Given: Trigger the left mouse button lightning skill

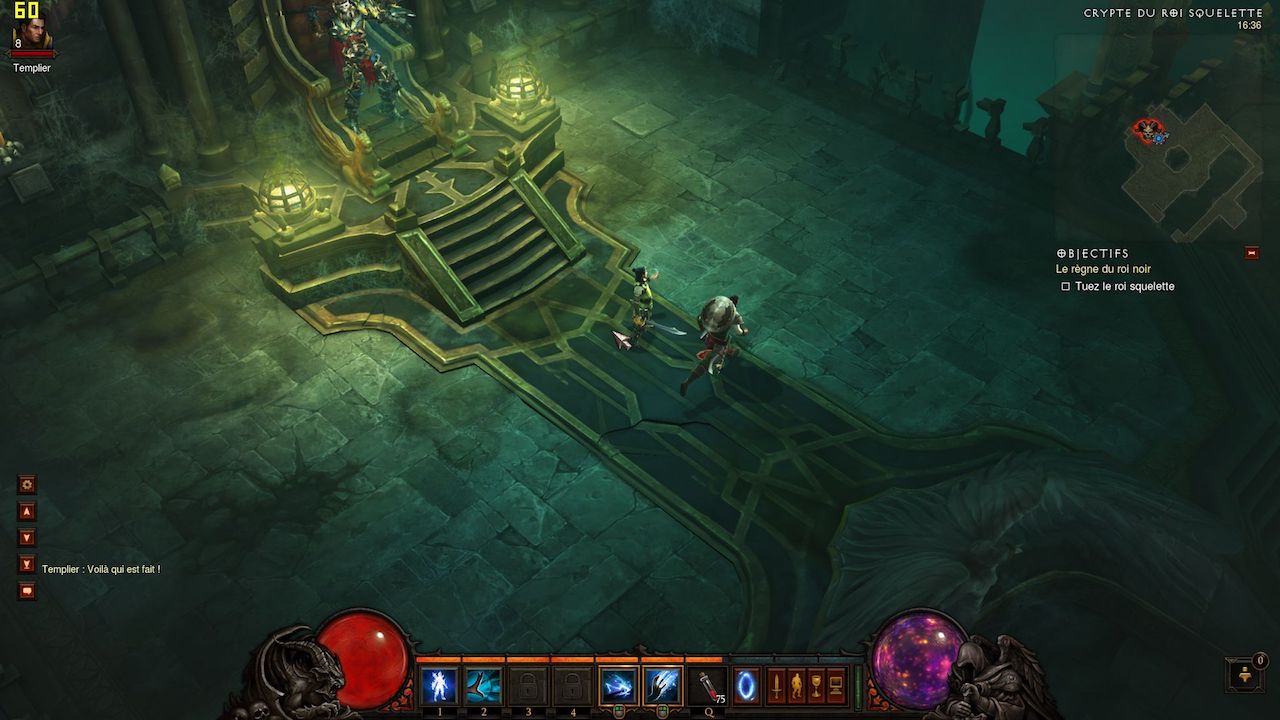Looking at the screenshot, I should [618, 686].
